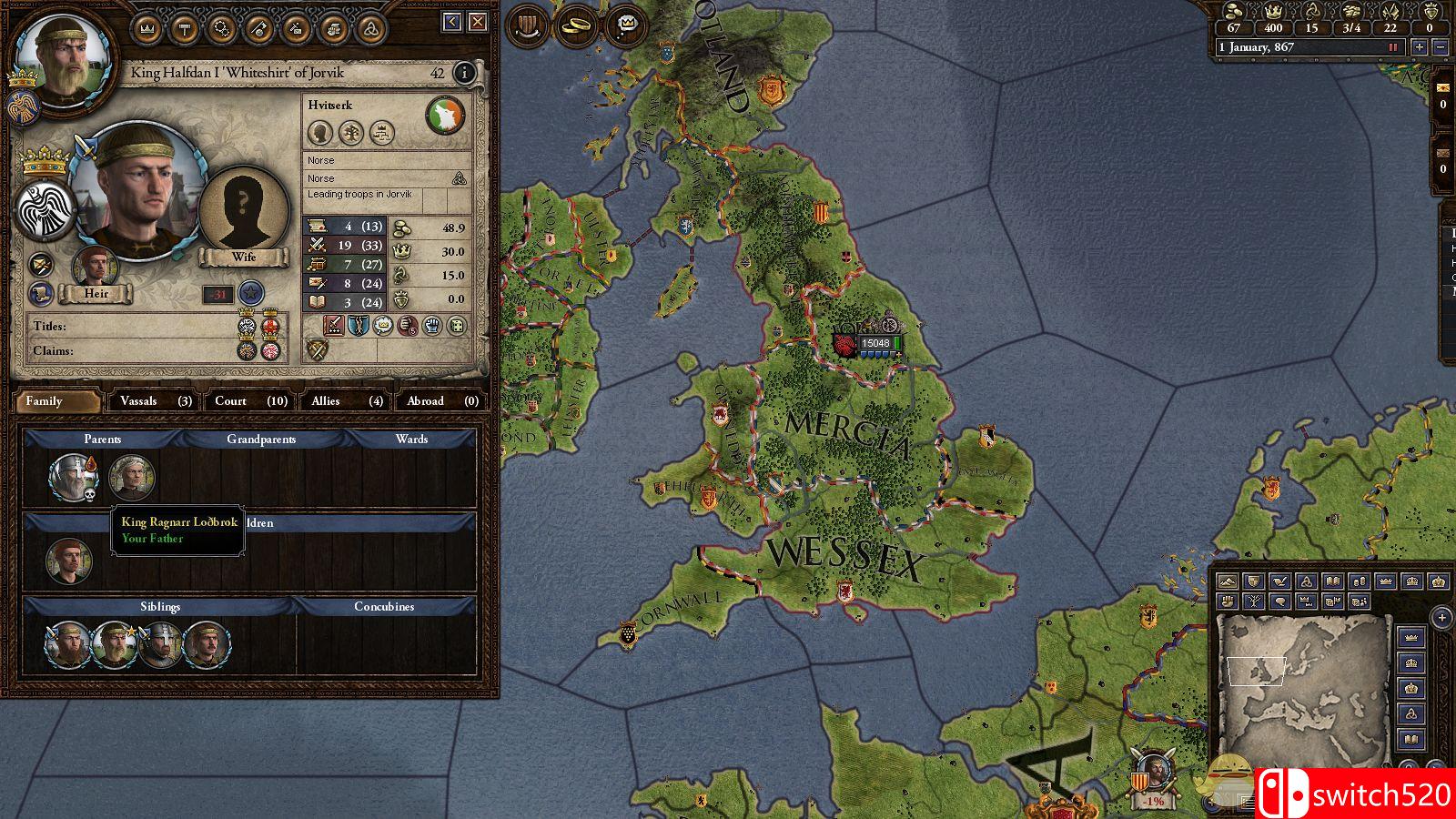Open the crown thought-bubble ambitions button
Image resolution: width=1456 pixels, height=819 pixels.
(x=627, y=25)
